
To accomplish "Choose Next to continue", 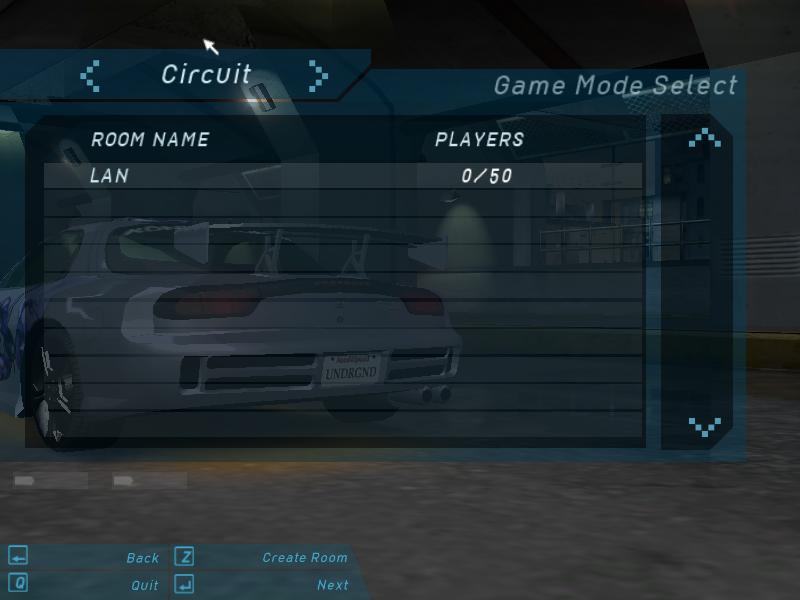I will pos(332,585).
